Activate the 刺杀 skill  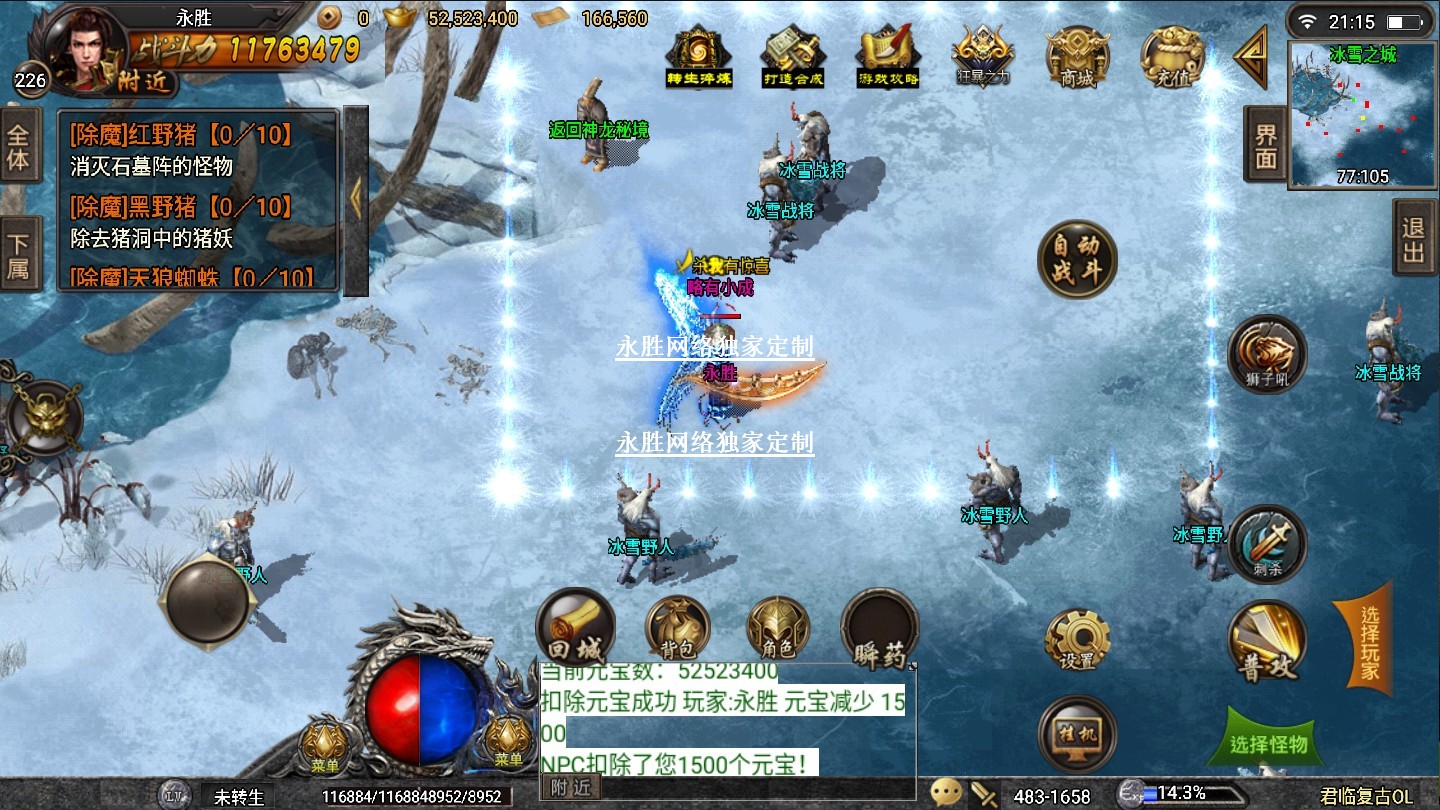click(x=1267, y=544)
